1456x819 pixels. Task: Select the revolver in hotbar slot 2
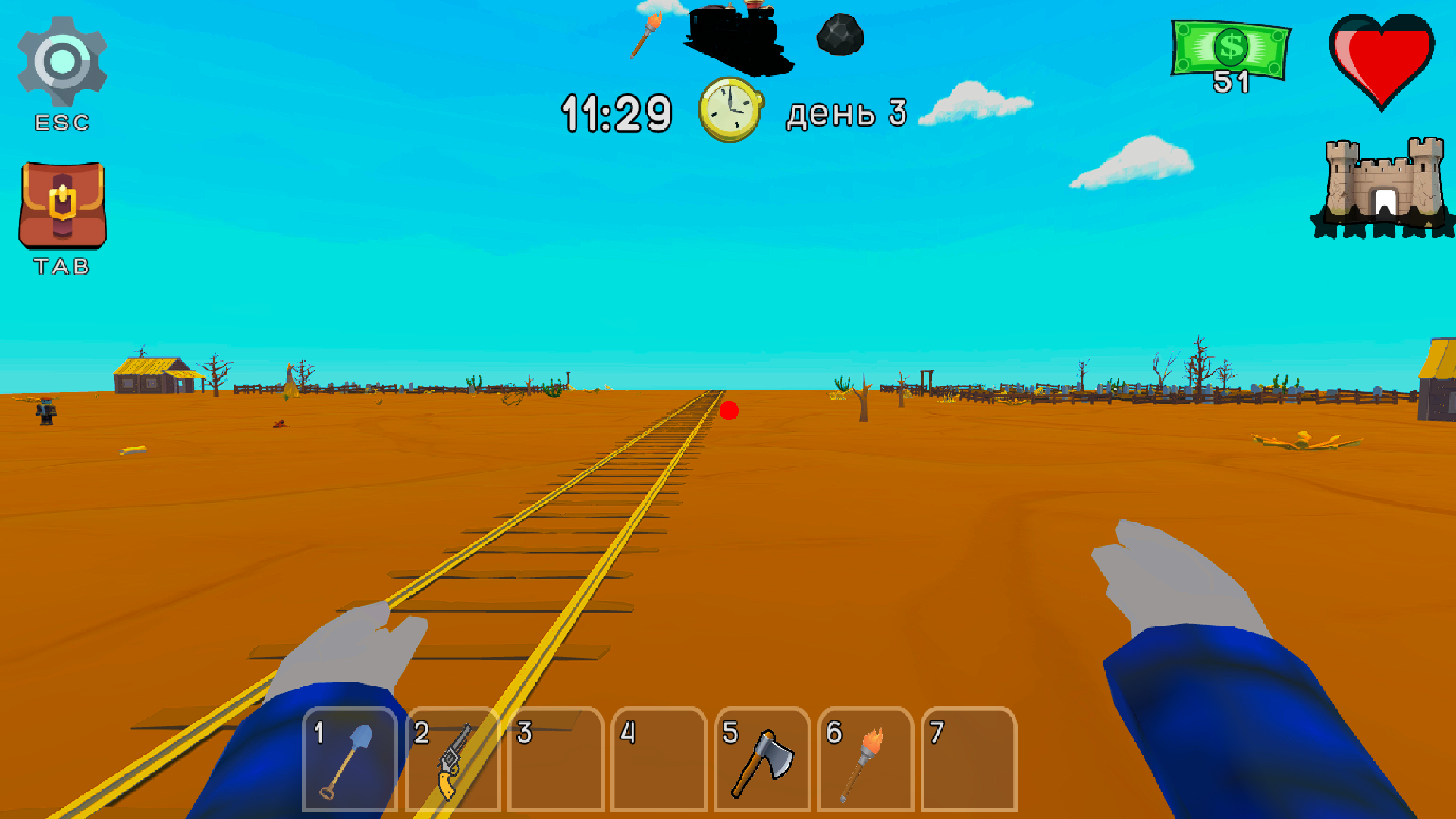pos(452,758)
